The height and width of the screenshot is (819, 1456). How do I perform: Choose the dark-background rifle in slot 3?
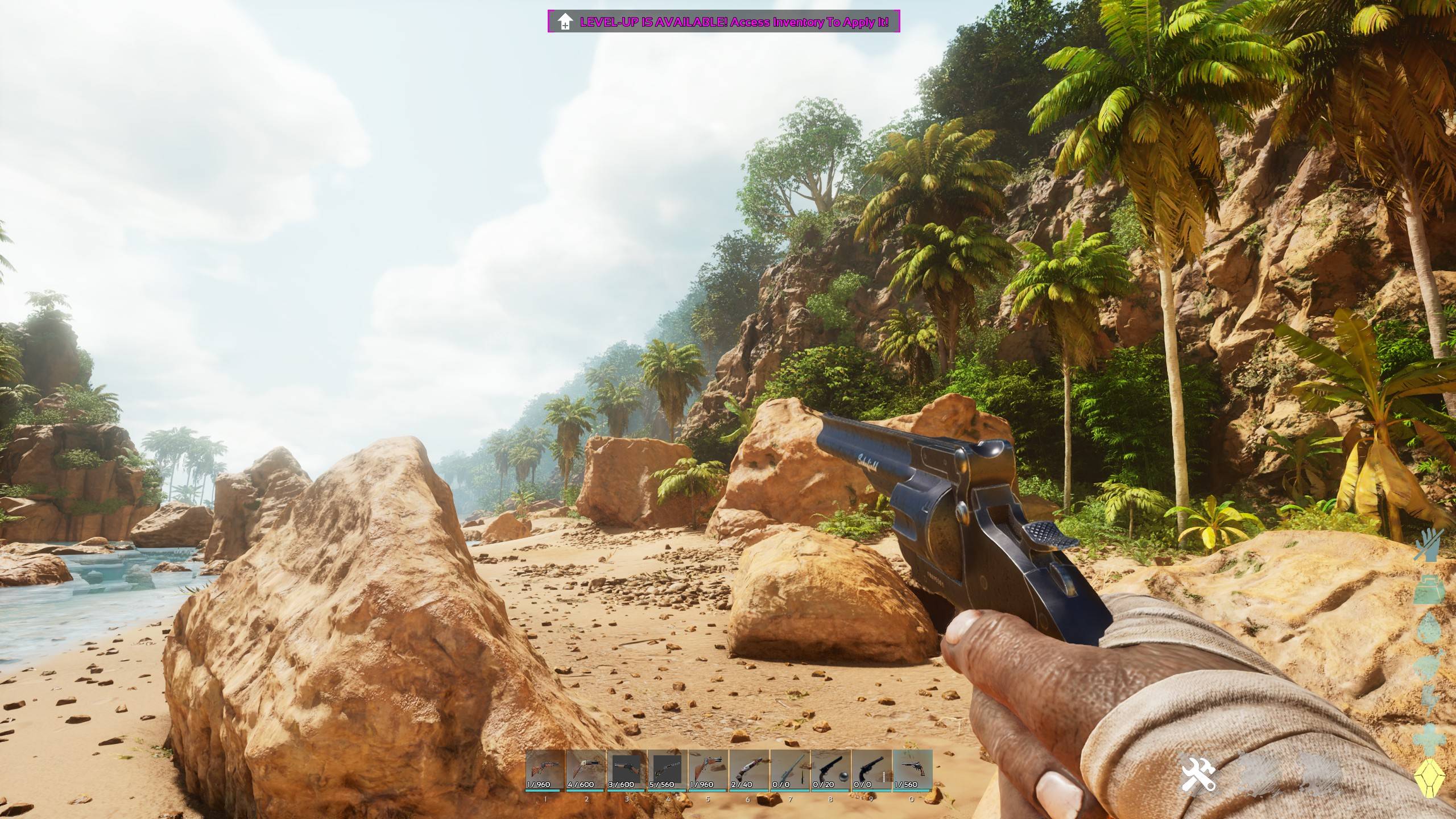click(627, 770)
